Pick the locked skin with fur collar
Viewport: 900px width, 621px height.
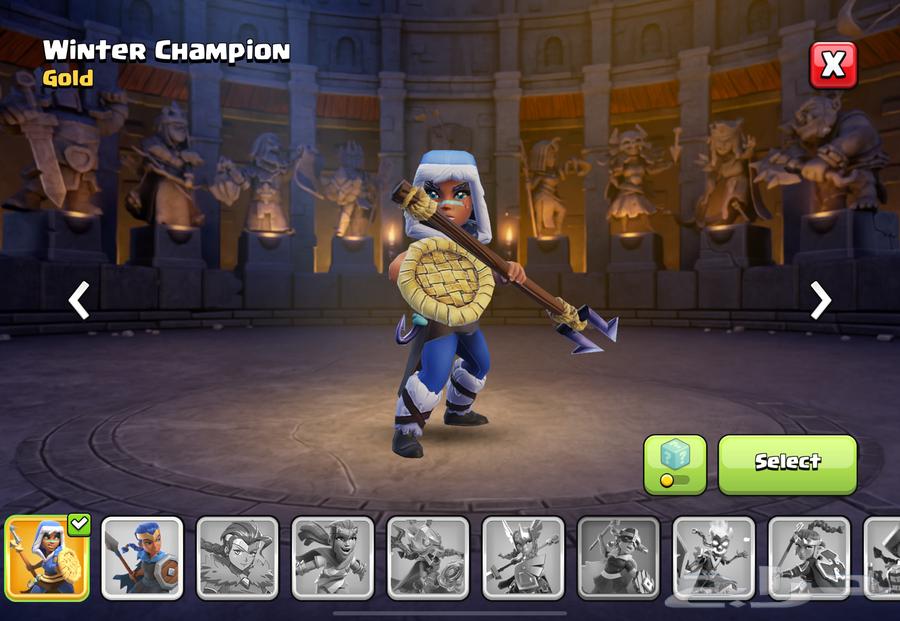(237, 558)
